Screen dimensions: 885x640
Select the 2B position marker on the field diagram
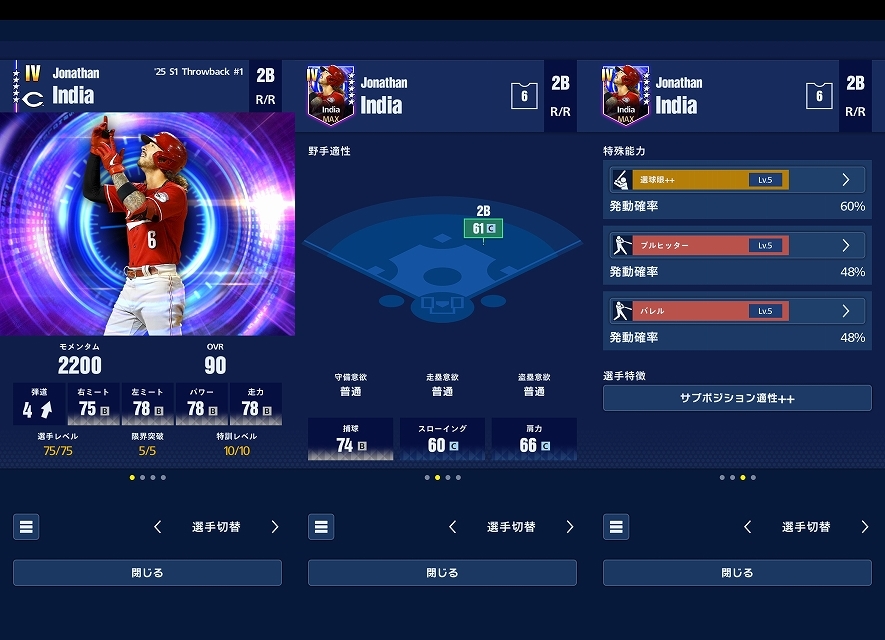tap(484, 229)
